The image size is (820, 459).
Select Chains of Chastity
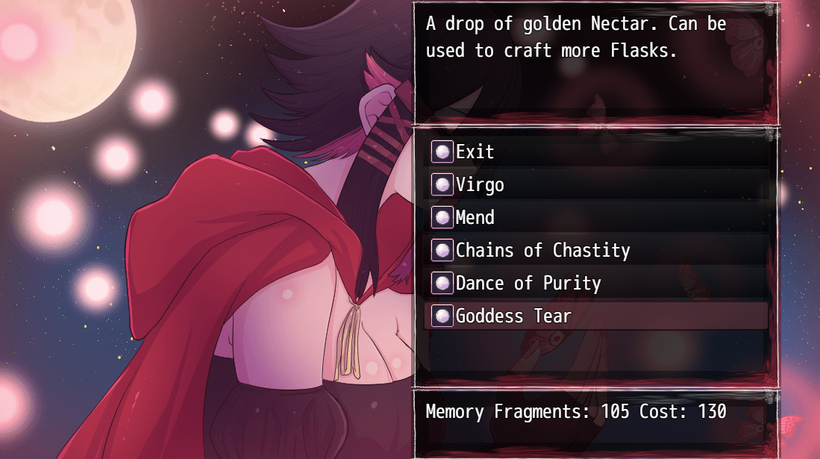click(x=542, y=250)
